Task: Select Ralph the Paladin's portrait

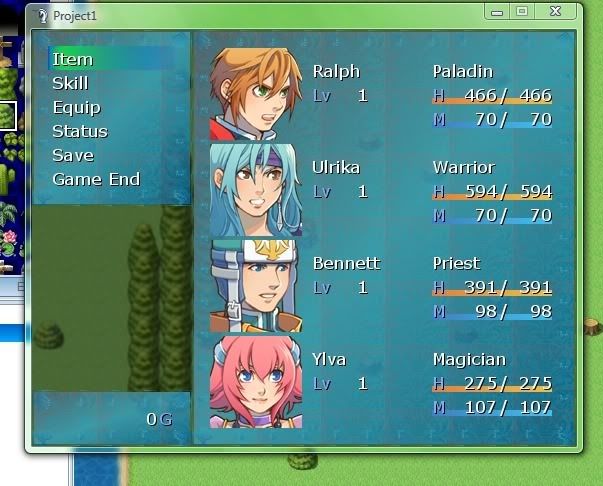Action: click(x=255, y=94)
